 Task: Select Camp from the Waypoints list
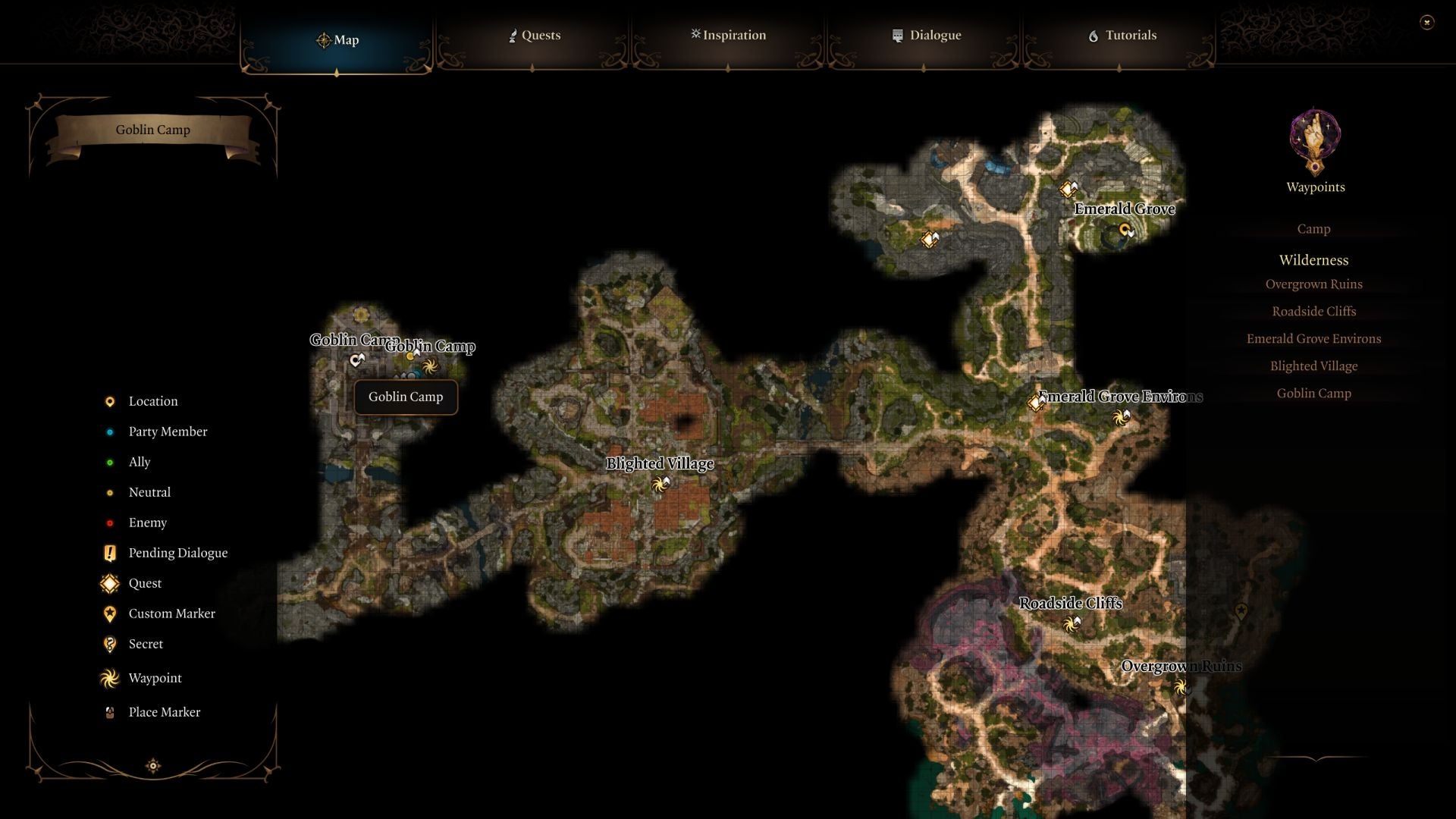[x=1314, y=228]
